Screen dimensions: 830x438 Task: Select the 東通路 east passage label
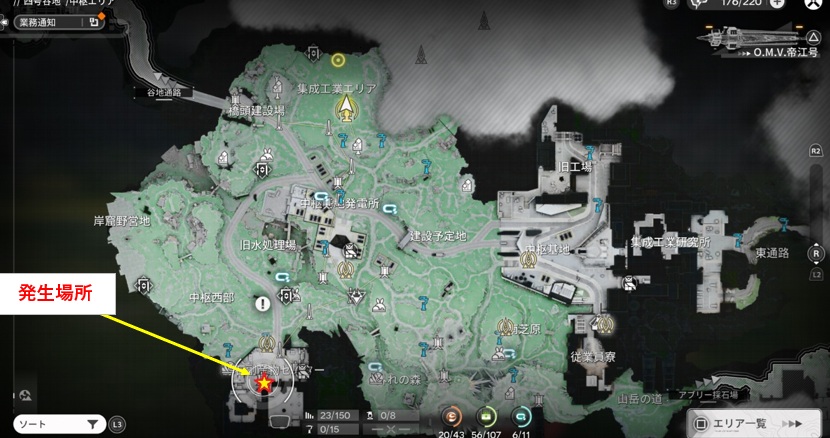(x=773, y=253)
